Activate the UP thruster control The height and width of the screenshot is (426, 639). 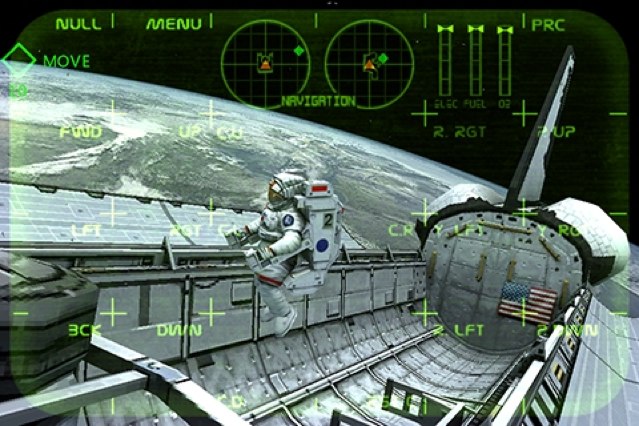point(188,131)
